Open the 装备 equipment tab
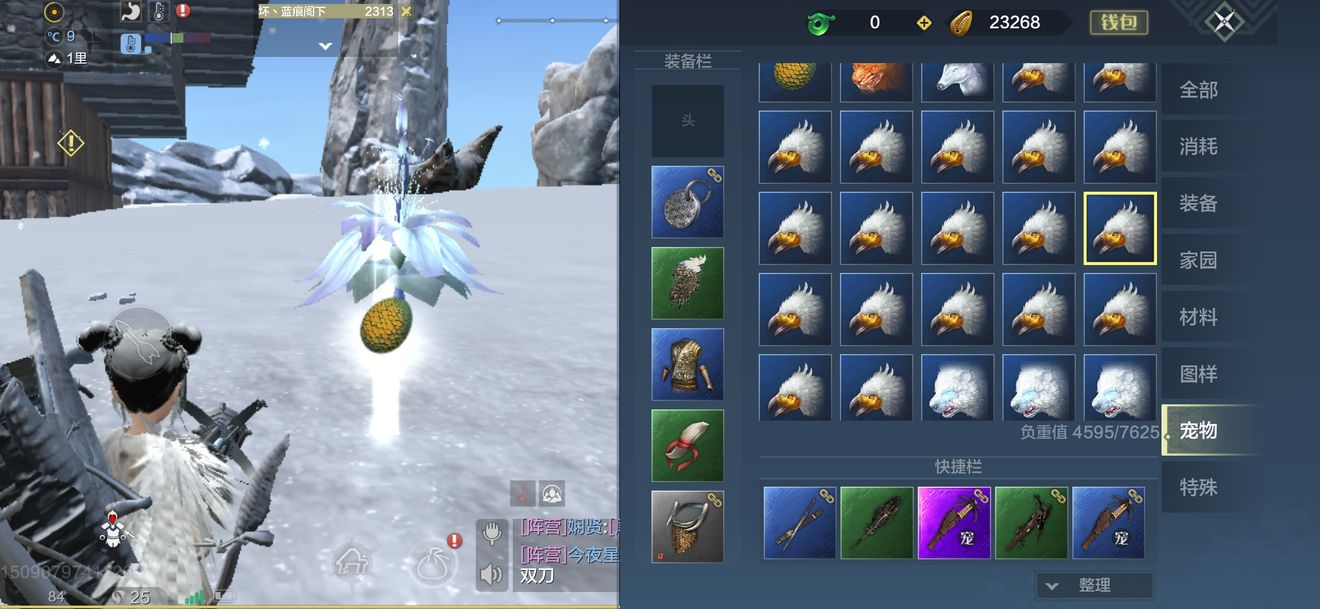This screenshot has width=1320, height=609. 1198,204
